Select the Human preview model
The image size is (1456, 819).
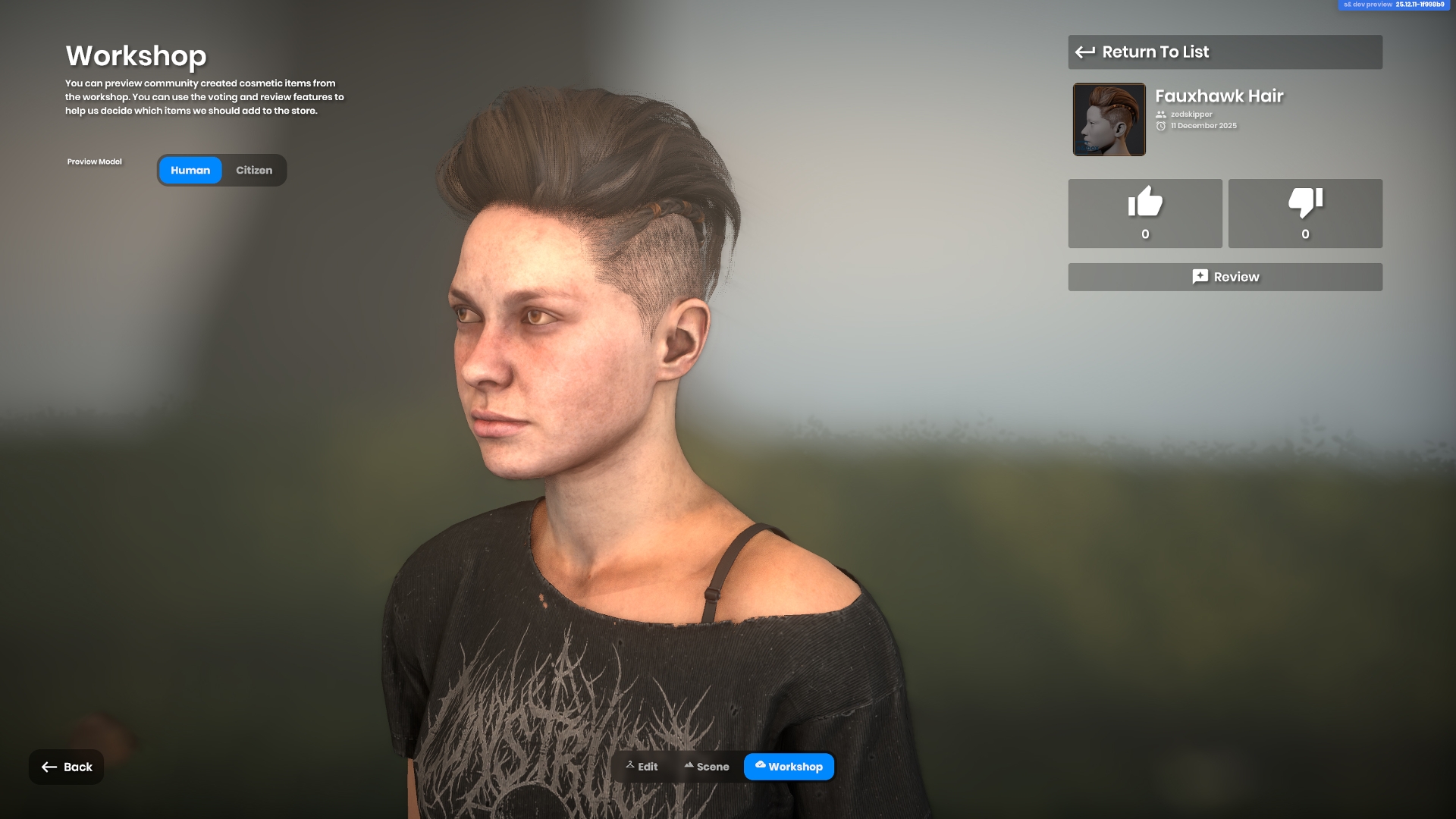tap(190, 171)
